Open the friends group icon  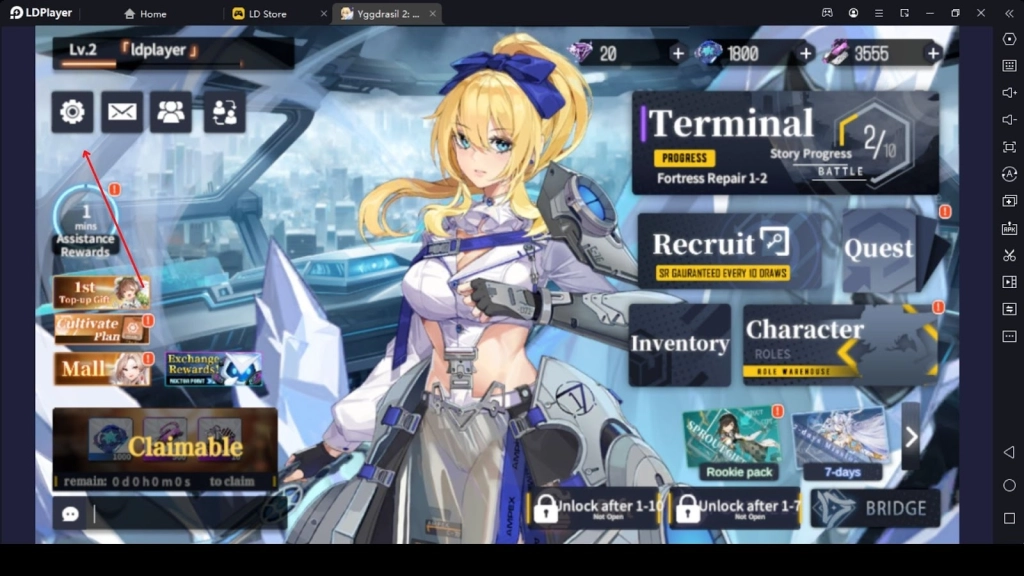[x=171, y=112]
